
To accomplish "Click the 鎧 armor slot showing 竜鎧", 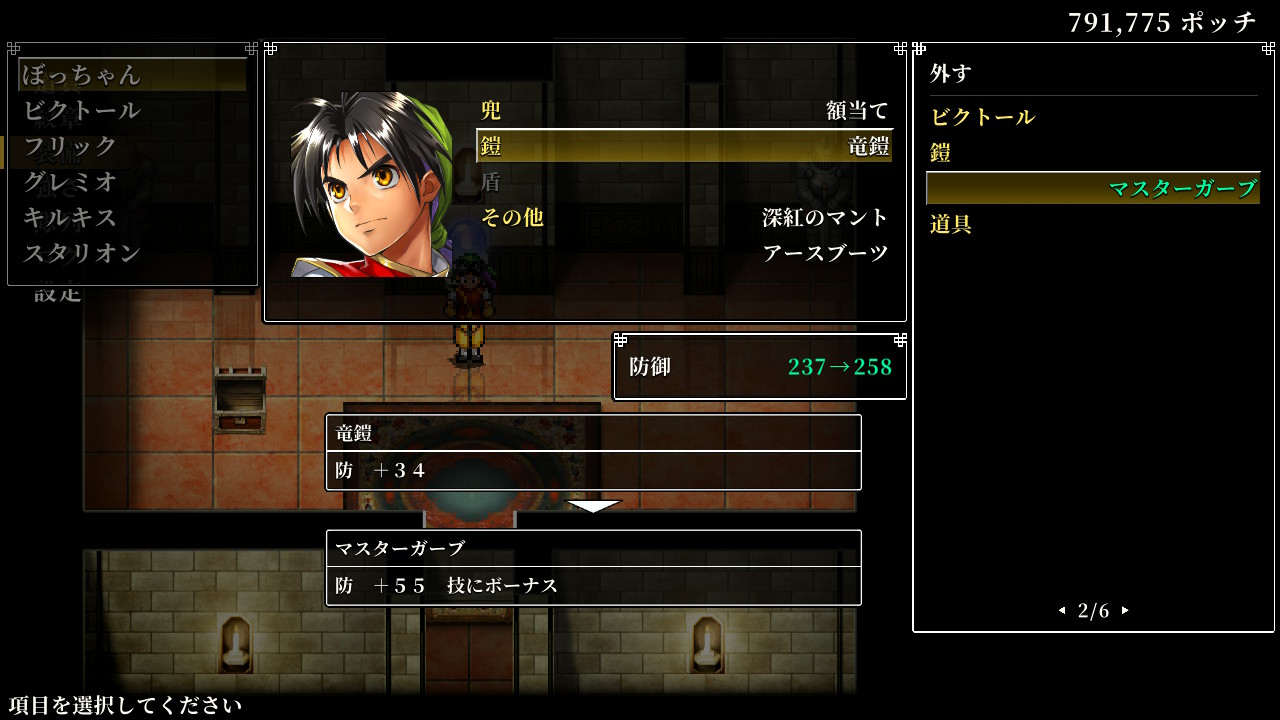I will [684, 146].
